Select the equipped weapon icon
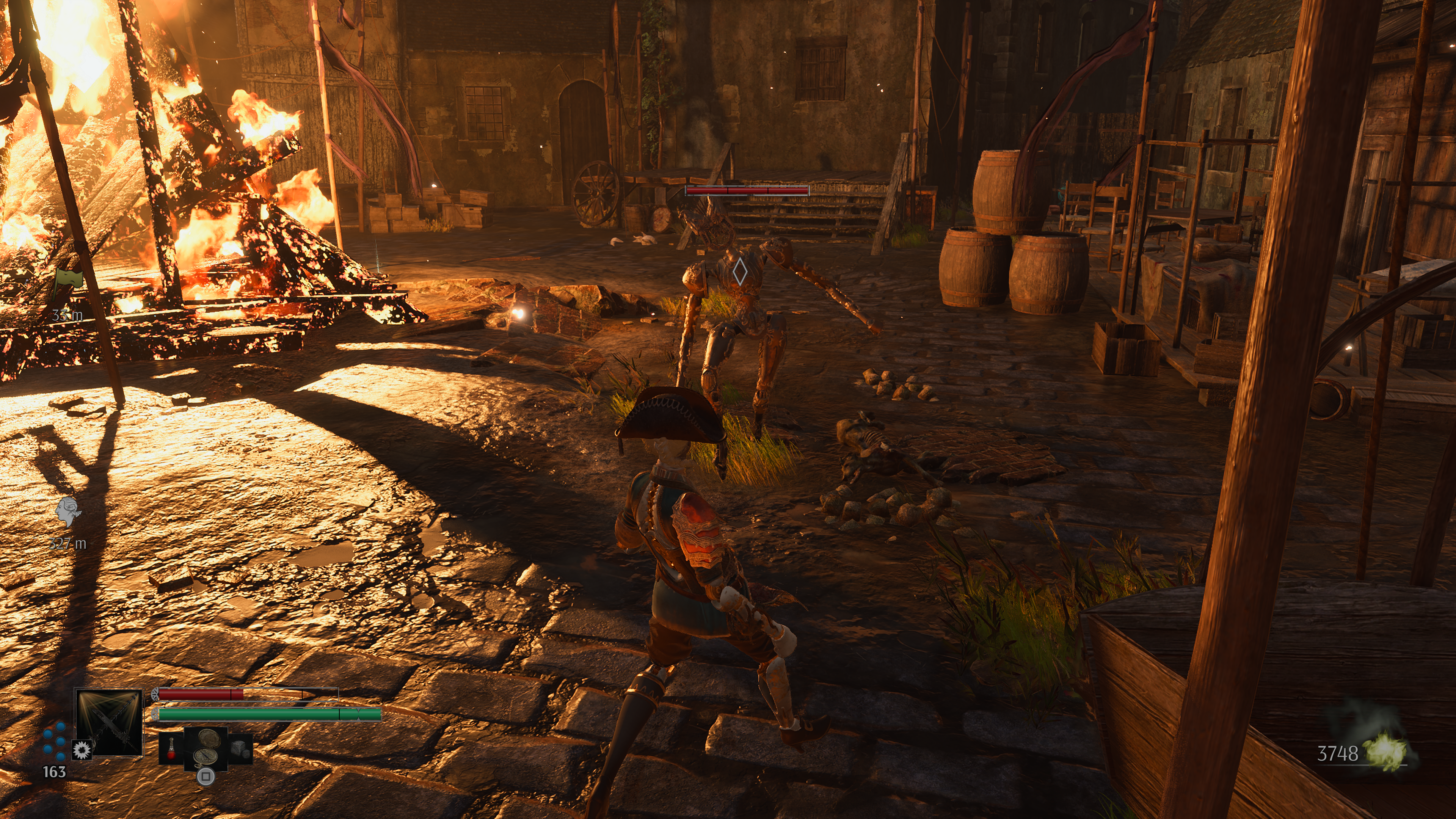This screenshot has height=819, width=1456. tap(109, 721)
